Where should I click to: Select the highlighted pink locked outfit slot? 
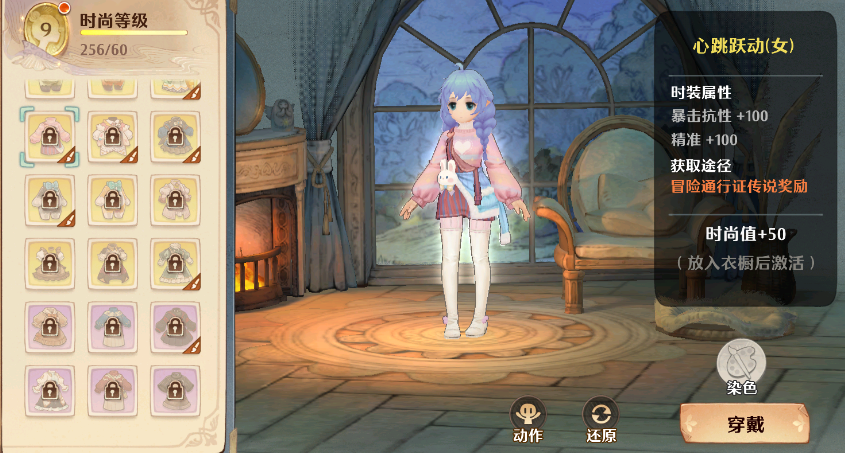point(45,137)
